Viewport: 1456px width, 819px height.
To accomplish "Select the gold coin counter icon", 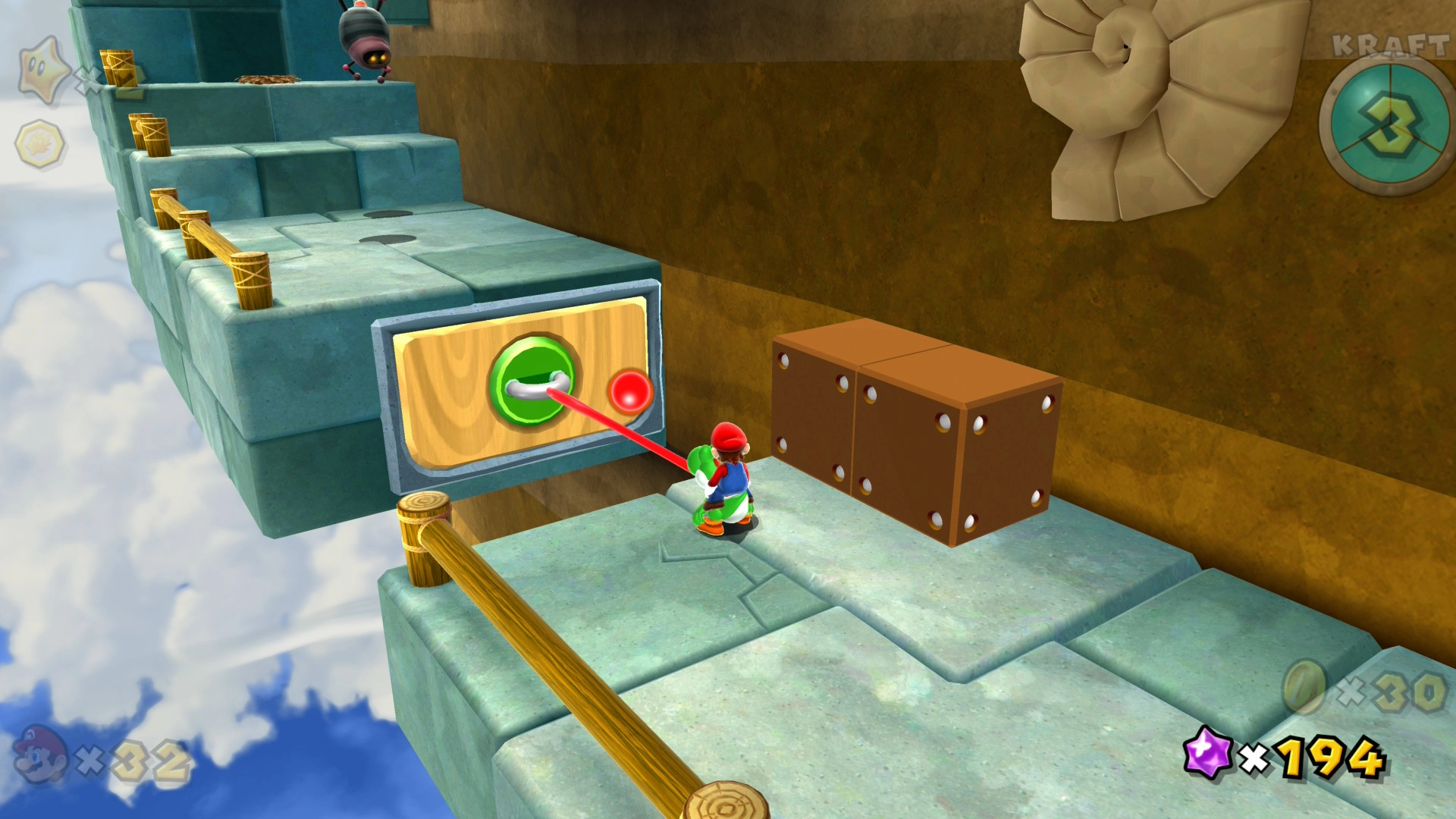I will pyautogui.click(x=1304, y=687).
